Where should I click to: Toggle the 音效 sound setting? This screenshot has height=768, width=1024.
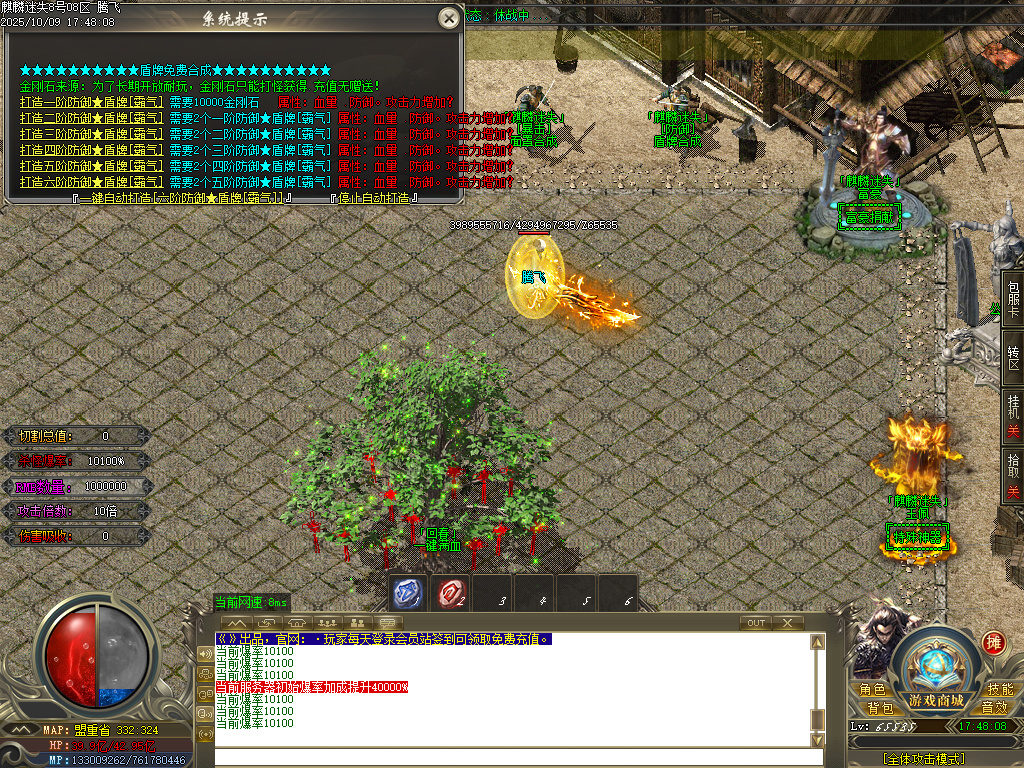coord(993,707)
